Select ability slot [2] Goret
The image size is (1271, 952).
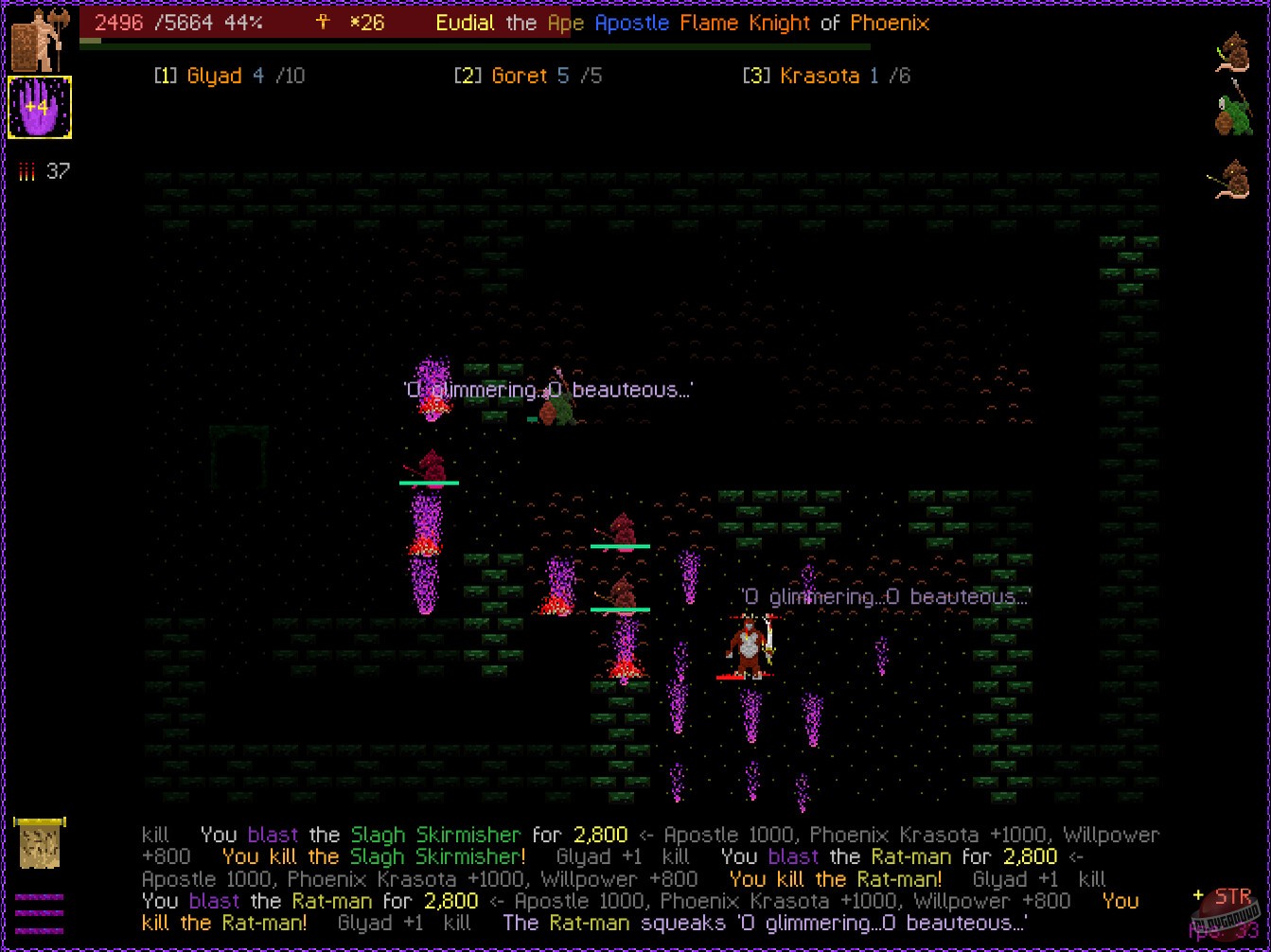[527, 76]
